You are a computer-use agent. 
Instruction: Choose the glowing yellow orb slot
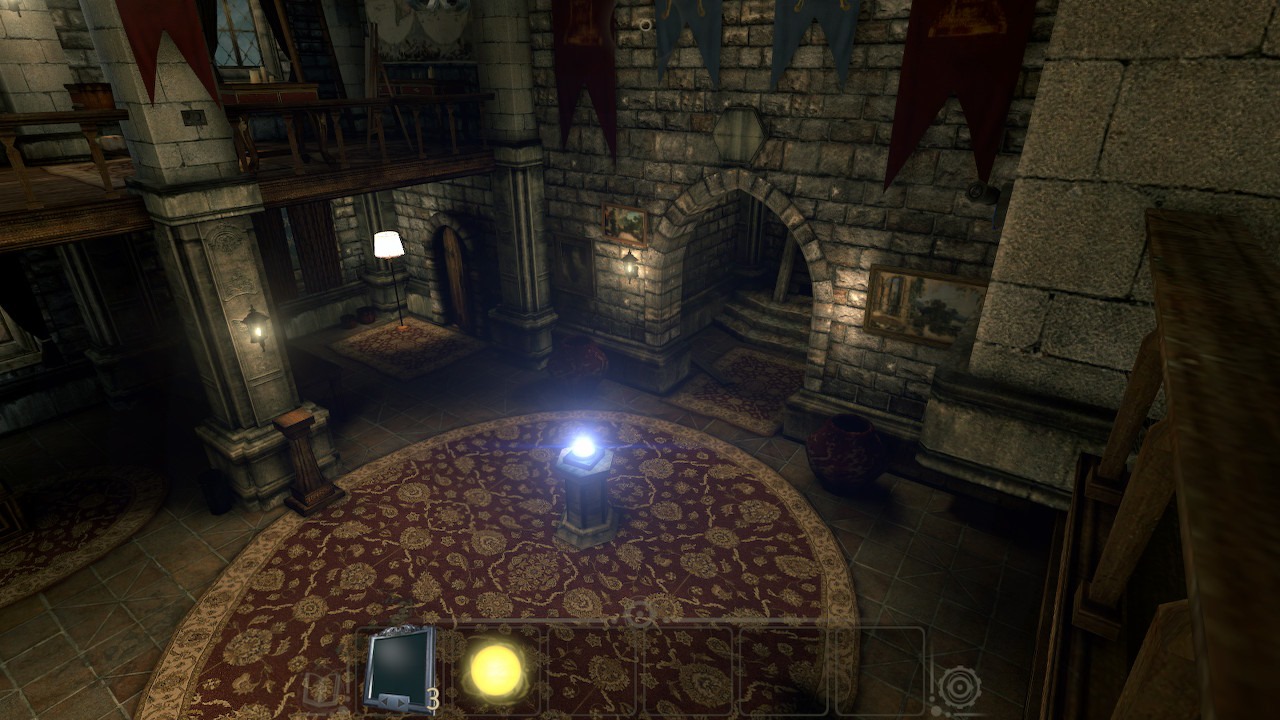[497, 668]
